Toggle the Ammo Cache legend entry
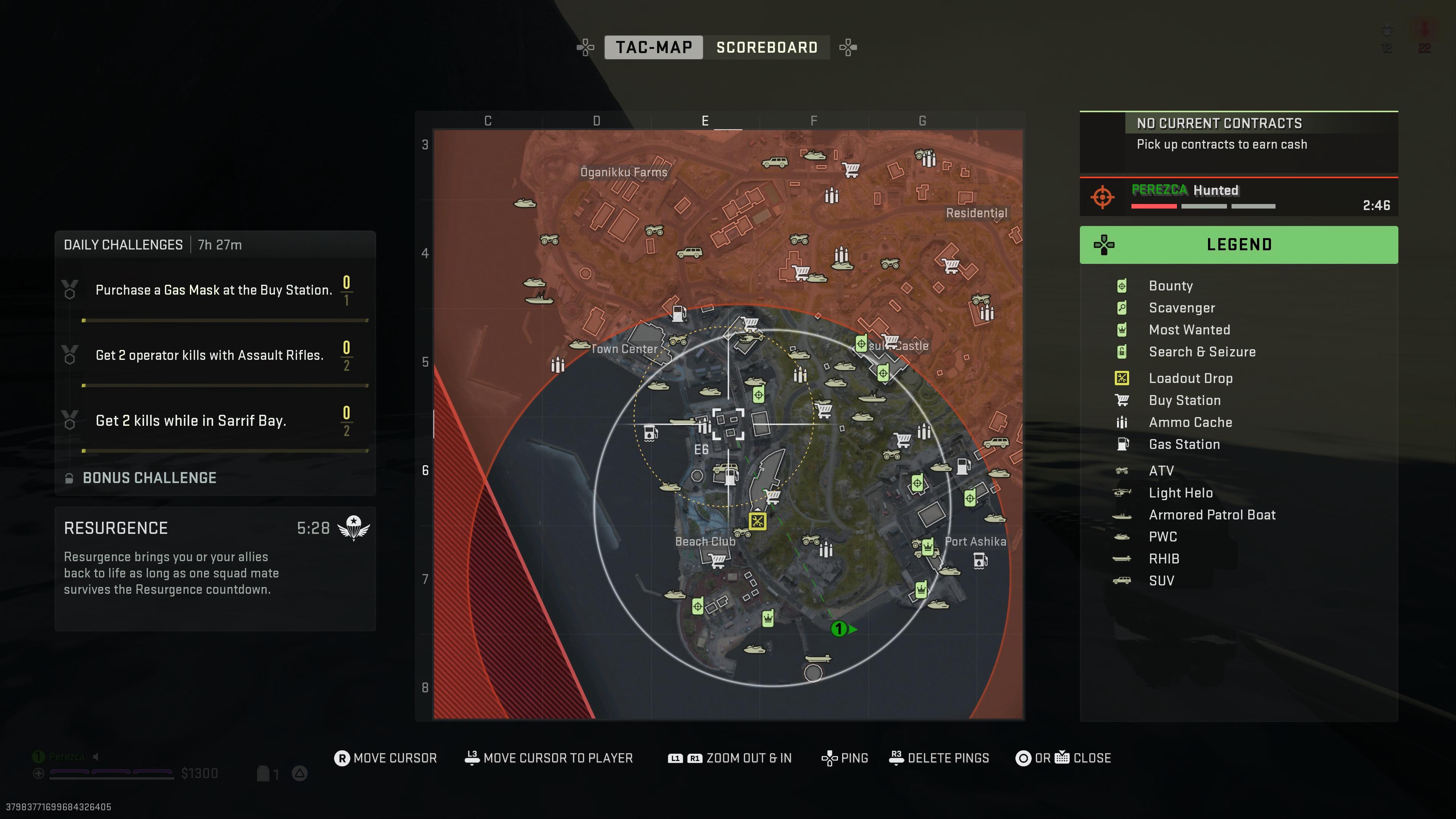 pos(1122,422)
